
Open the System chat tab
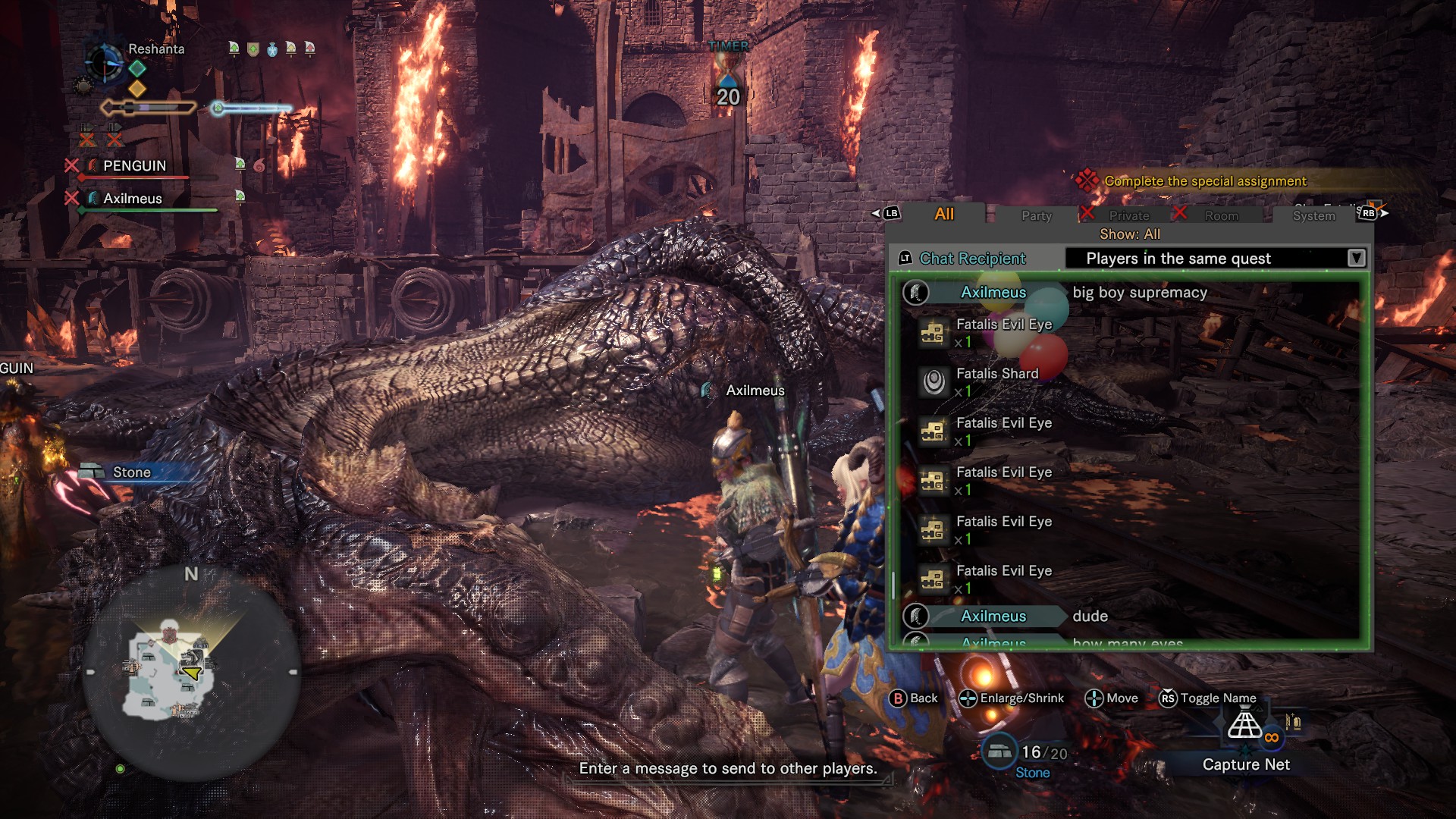[1313, 216]
